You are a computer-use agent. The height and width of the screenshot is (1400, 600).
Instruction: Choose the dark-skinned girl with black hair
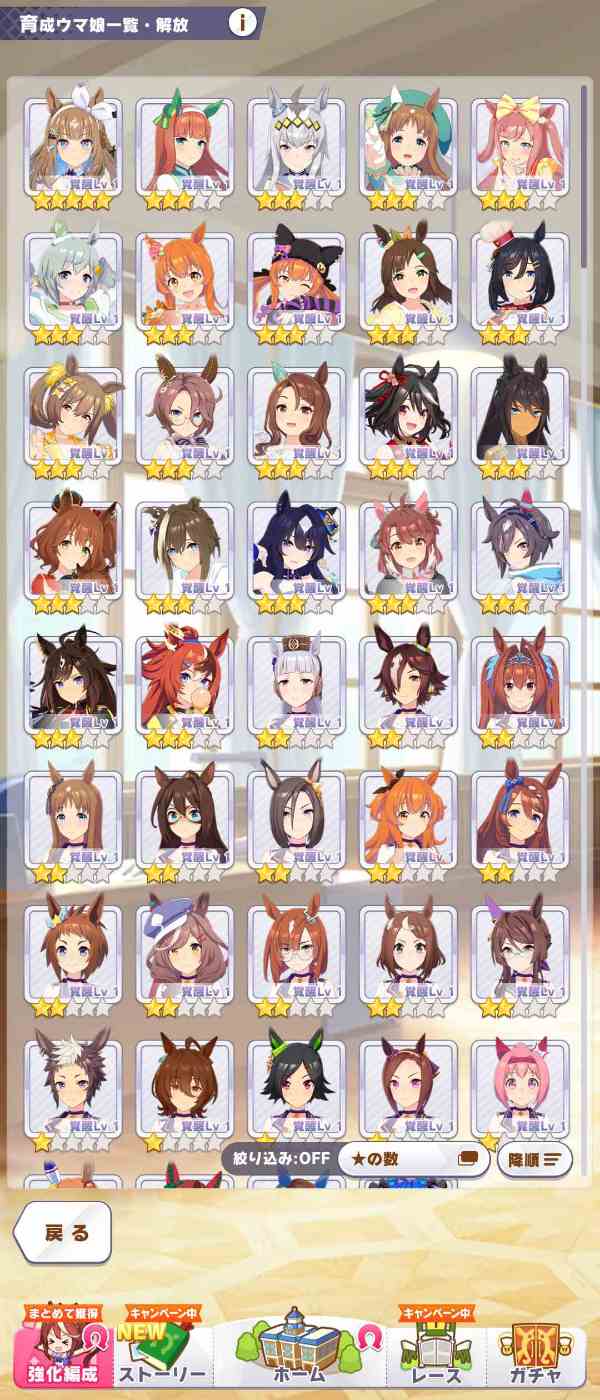(520, 418)
